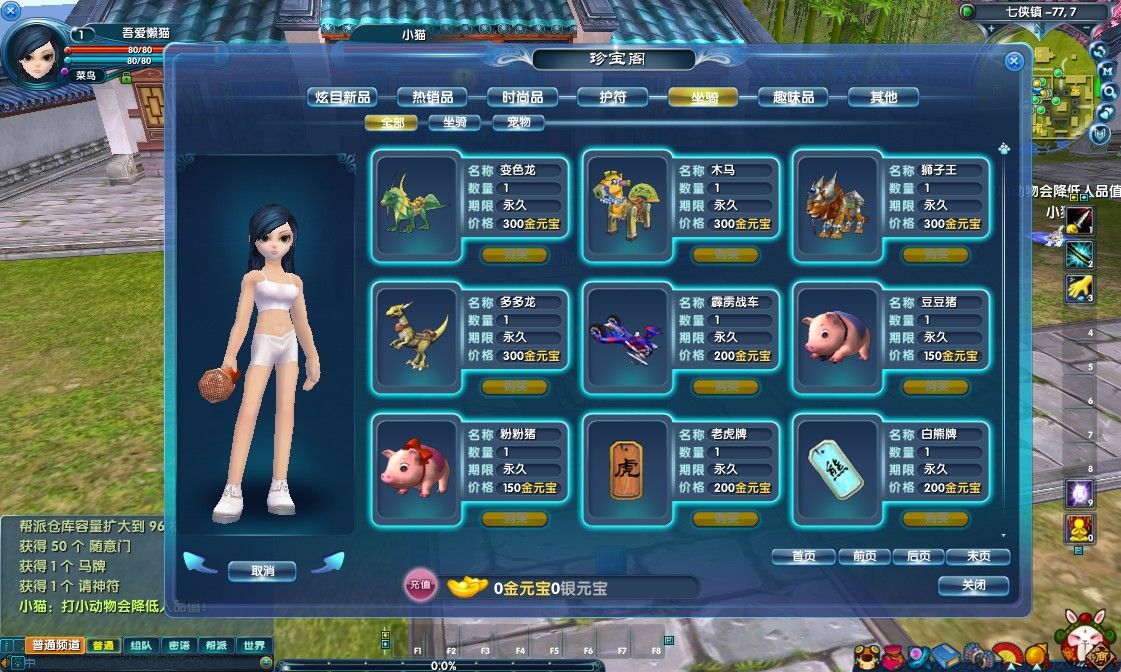Open the 热销品 category tab
1121x672 pixels.
pyautogui.click(x=432, y=97)
